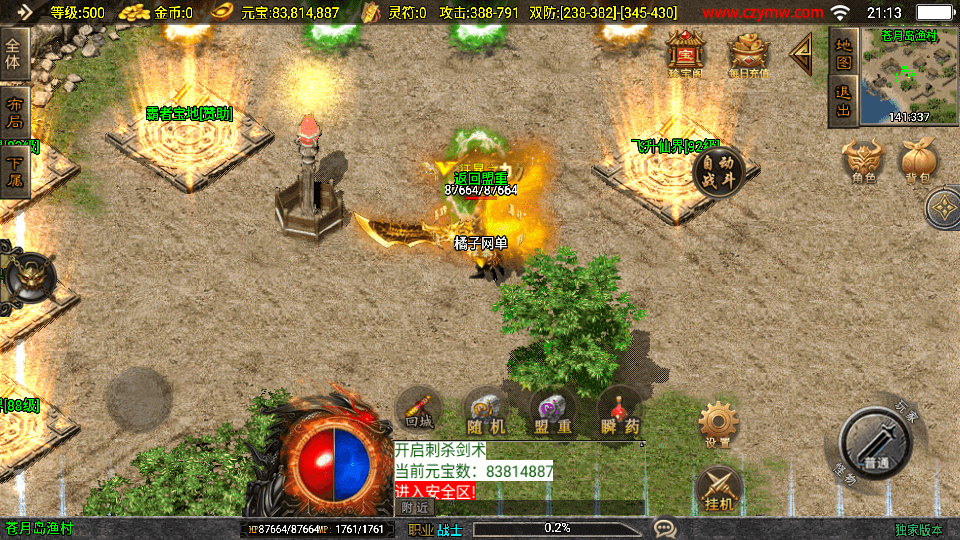Image resolution: width=960 pixels, height=540 pixels.
Task: Click the 退出 exit button
Action: pos(843,101)
